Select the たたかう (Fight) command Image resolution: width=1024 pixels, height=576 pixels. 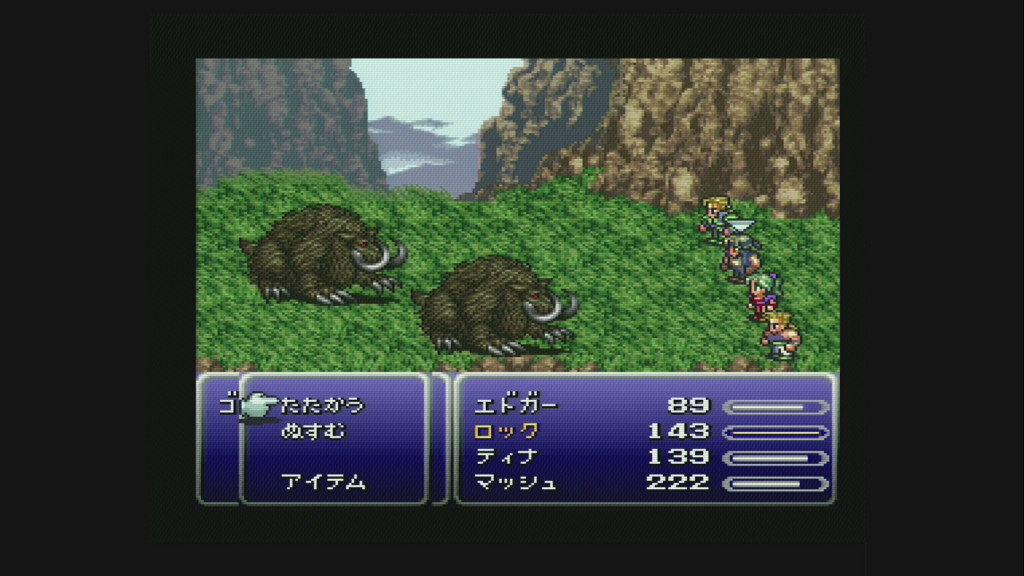[x=323, y=406]
